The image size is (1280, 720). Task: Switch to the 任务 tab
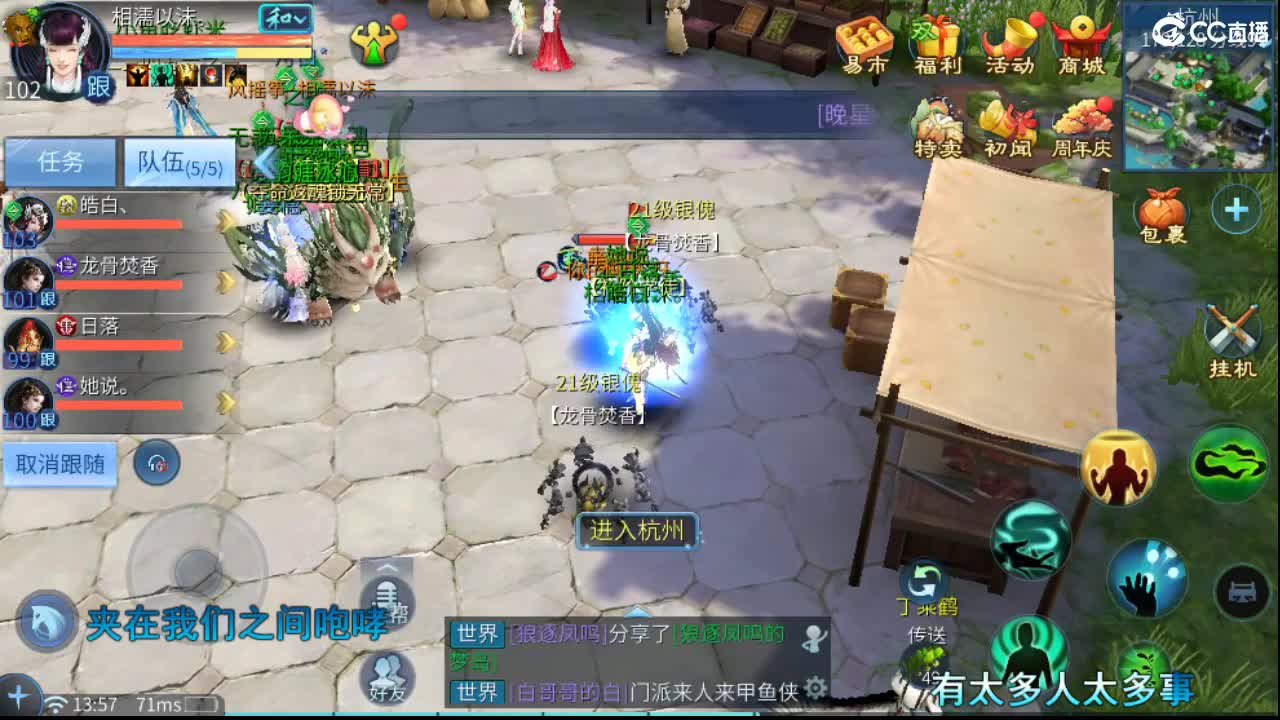click(59, 162)
